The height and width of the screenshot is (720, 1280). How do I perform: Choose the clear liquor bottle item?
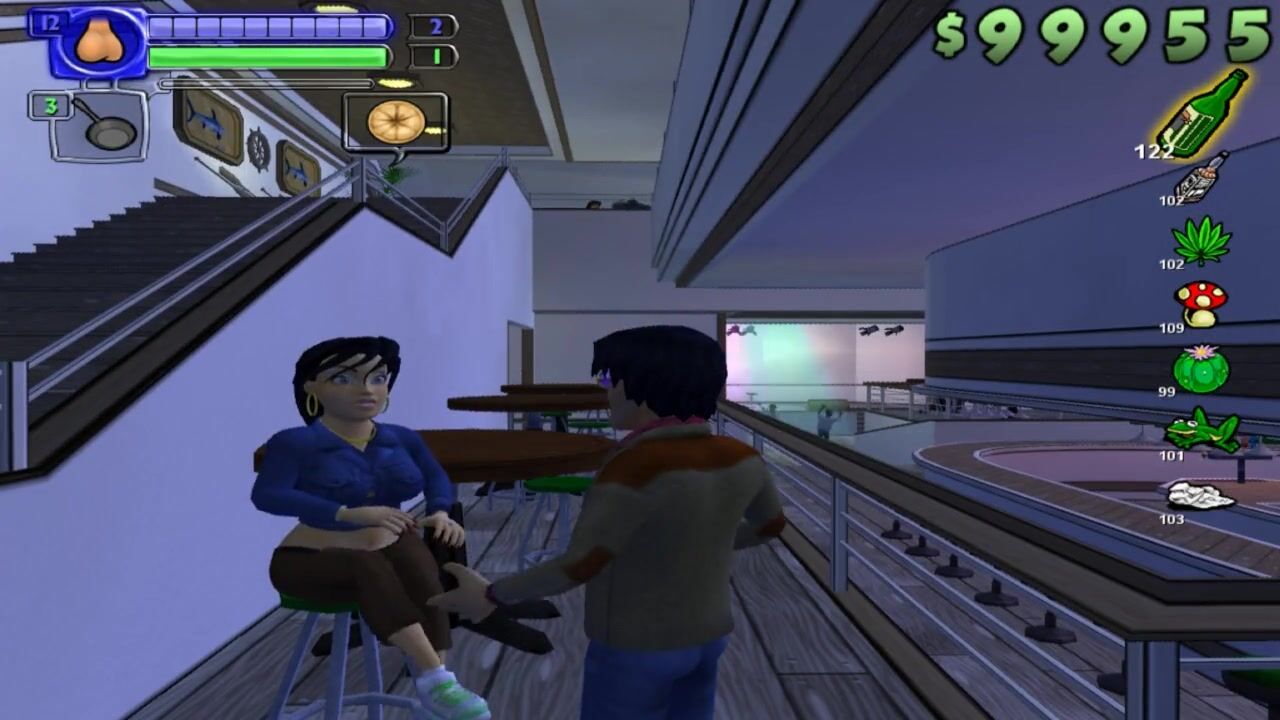(x=1201, y=179)
